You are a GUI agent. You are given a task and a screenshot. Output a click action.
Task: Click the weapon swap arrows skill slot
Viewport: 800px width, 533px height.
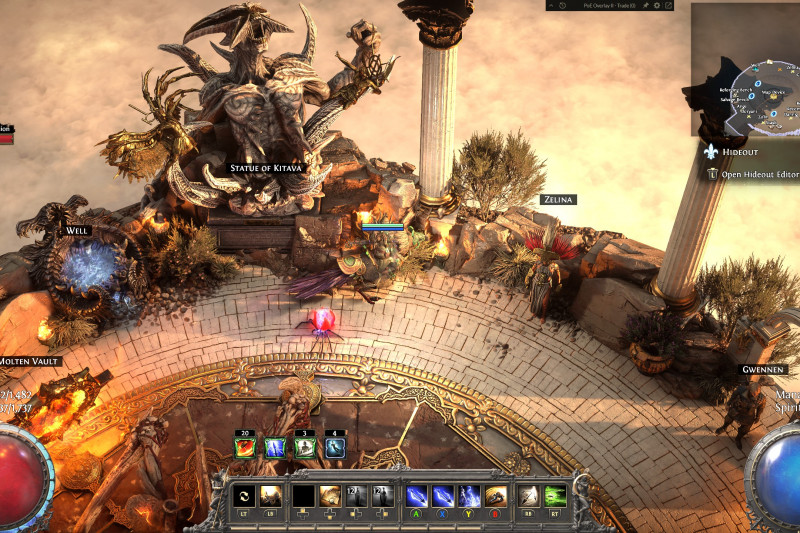click(x=243, y=495)
